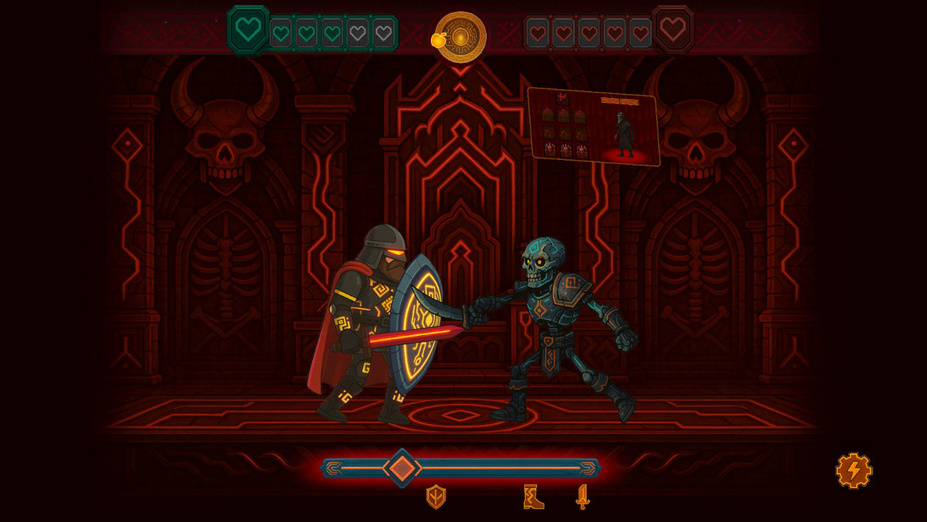
Task: Open the enemy equipment panel thumbnail
Action: [x=593, y=126]
